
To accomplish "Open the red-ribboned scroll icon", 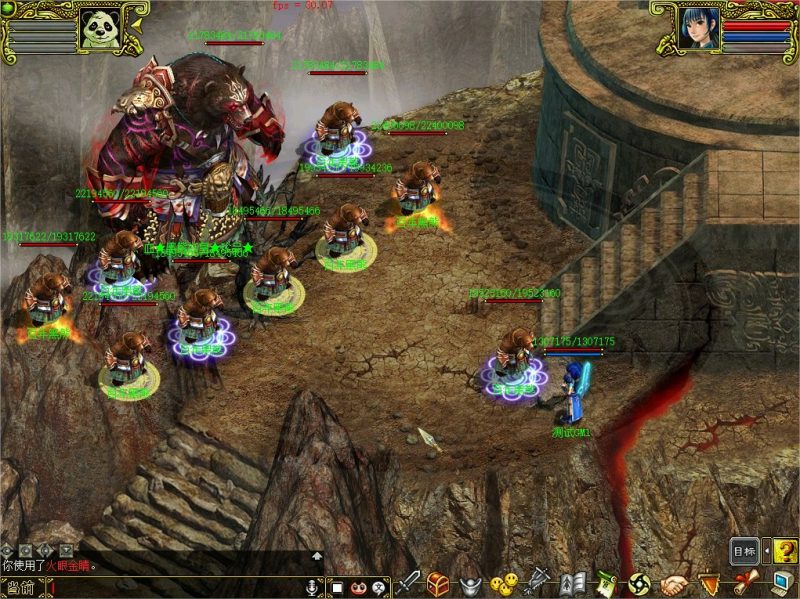I will [744, 583].
